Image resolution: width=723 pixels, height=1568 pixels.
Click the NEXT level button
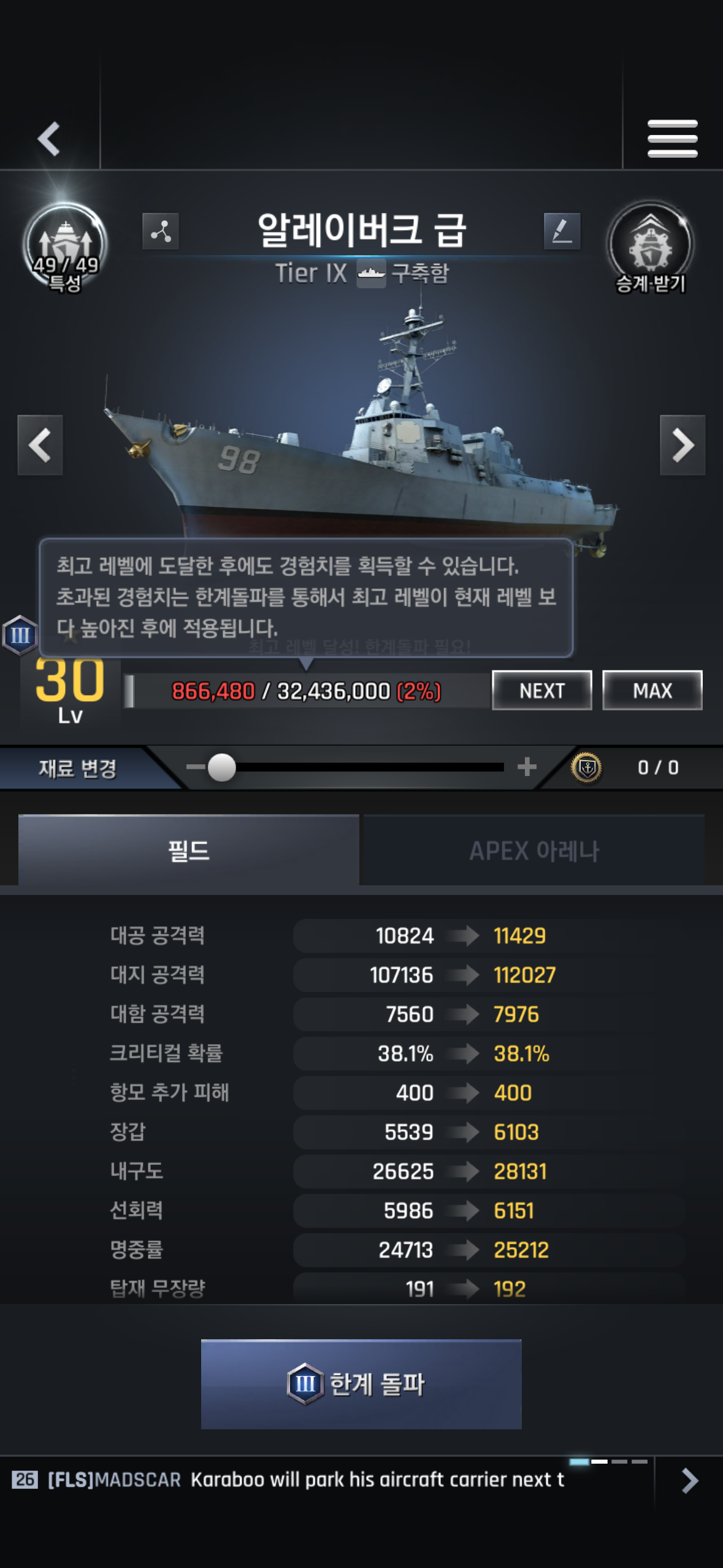tap(541, 690)
